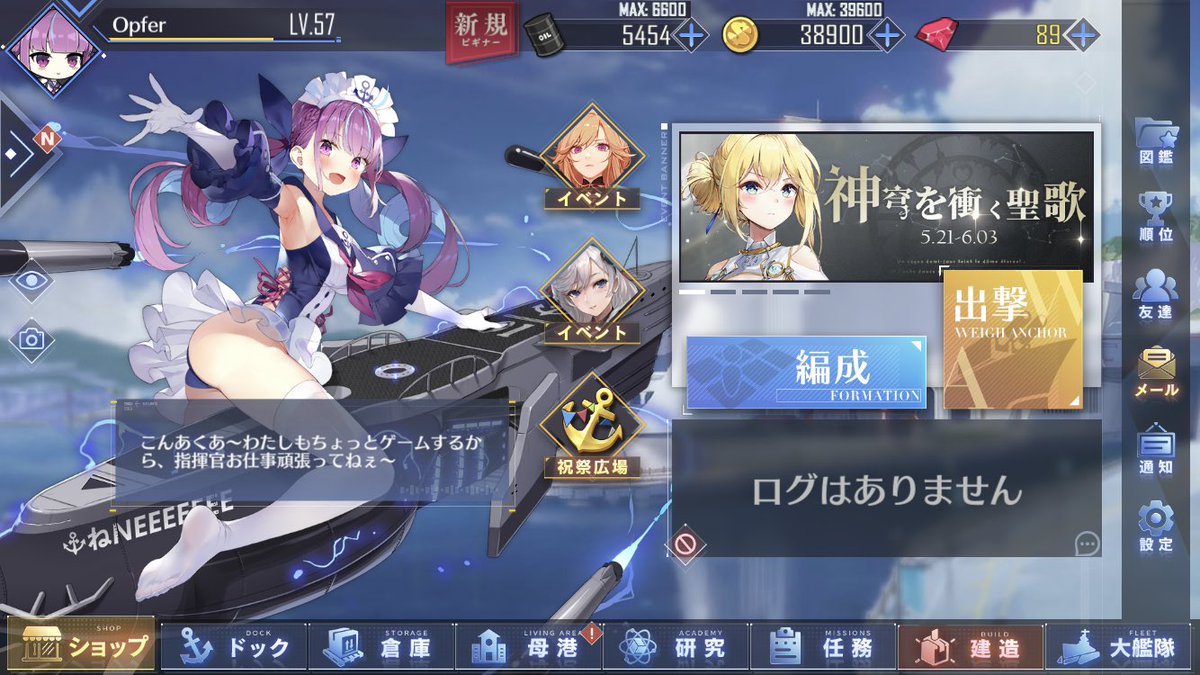This screenshot has width=1200, height=675.
Task: Take a screenshot with the camera icon
Action: (32, 340)
